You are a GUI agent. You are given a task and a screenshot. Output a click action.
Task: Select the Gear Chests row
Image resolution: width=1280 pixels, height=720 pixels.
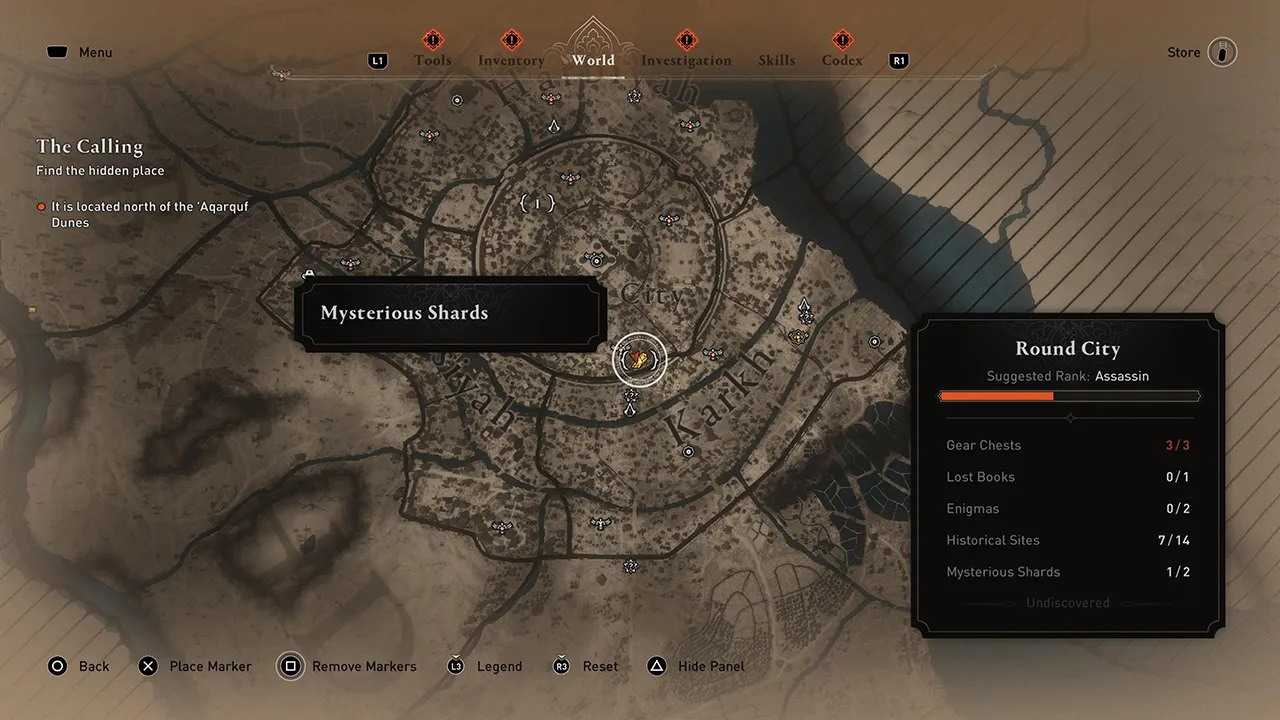(x=1067, y=445)
